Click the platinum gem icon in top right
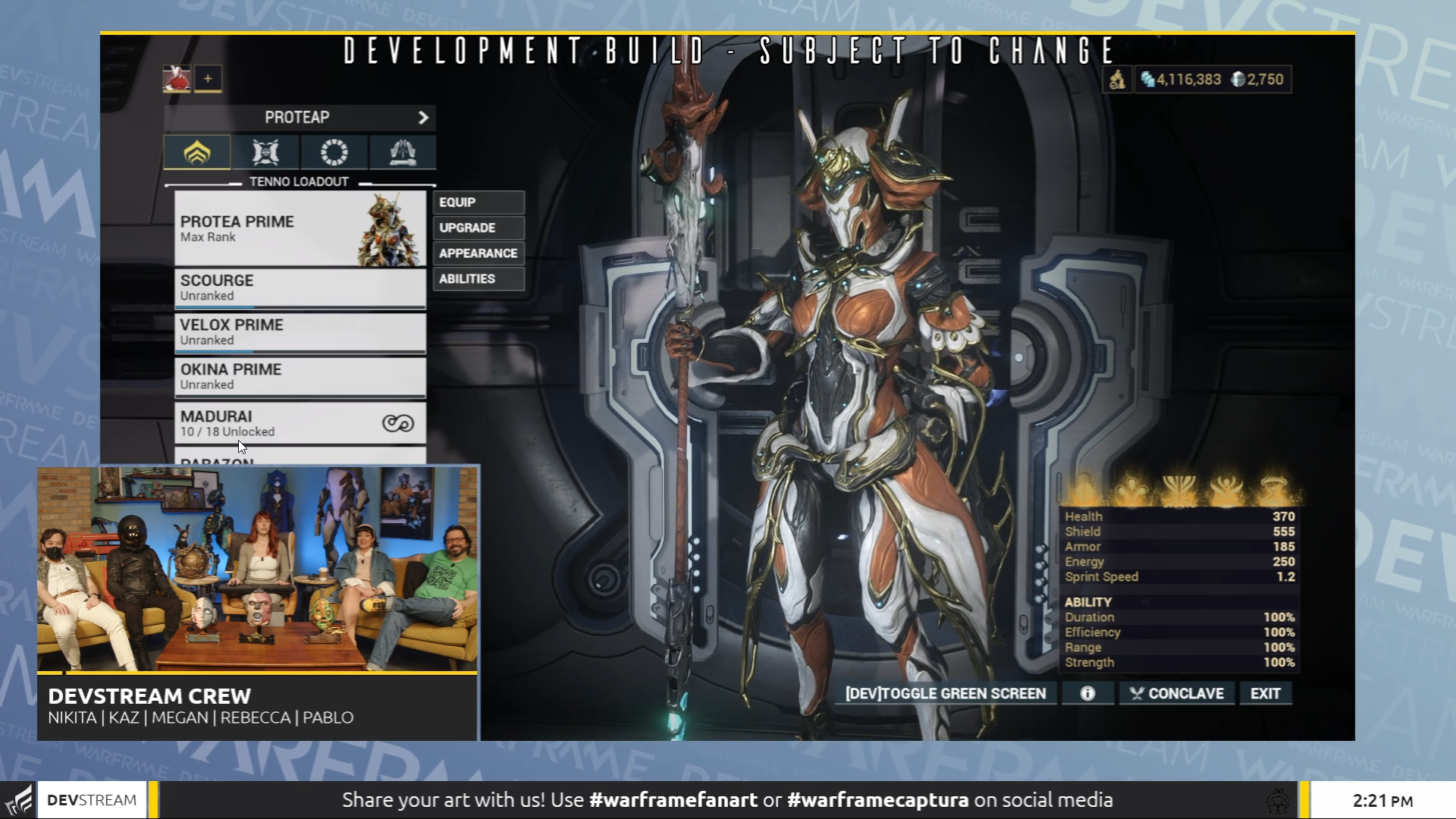The width and height of the screenshot is (1456, 819). pyautogui.click(x=1241, y=79)
